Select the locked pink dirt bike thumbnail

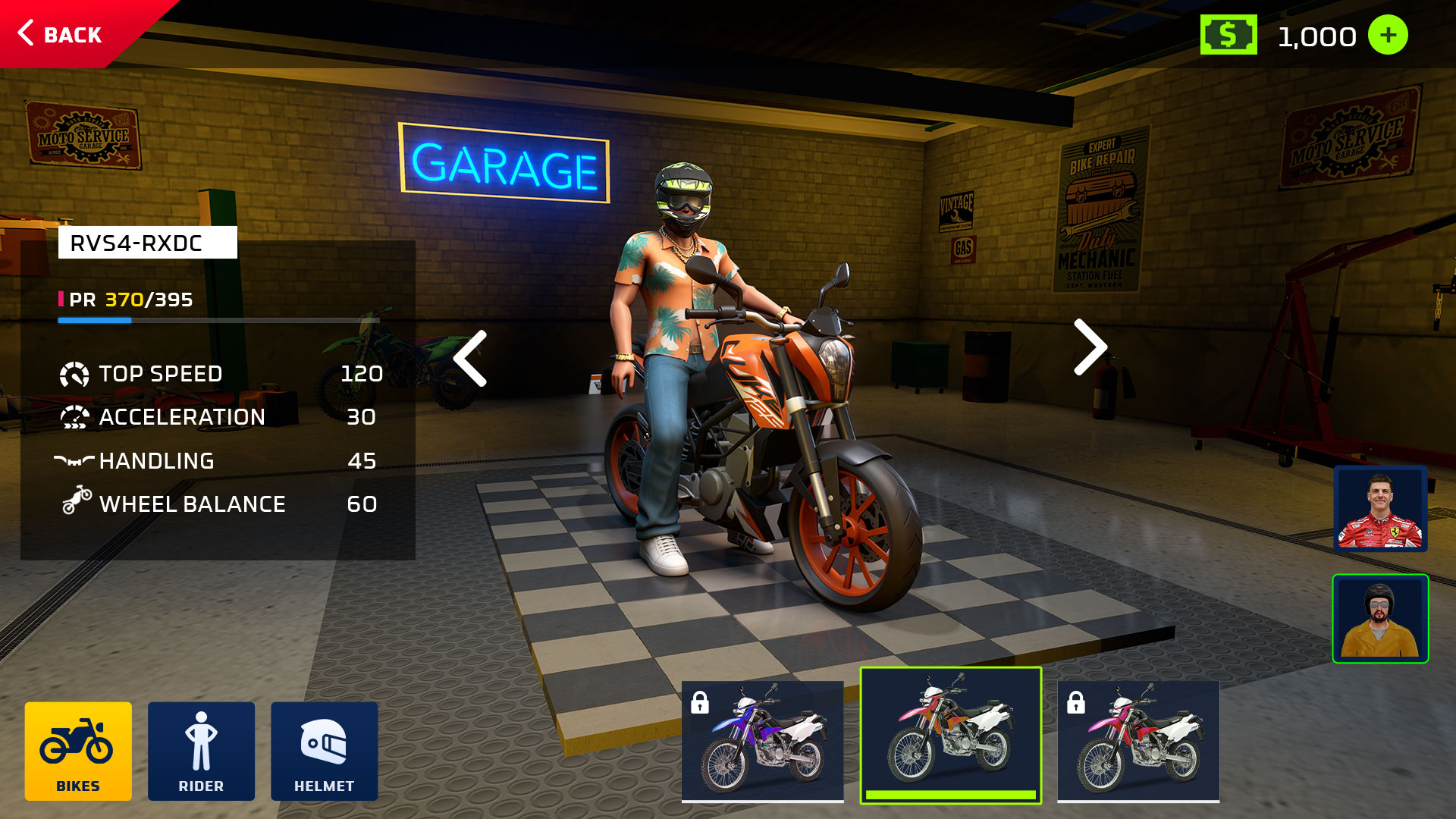pyautogui.click(x=1137, y=740)
